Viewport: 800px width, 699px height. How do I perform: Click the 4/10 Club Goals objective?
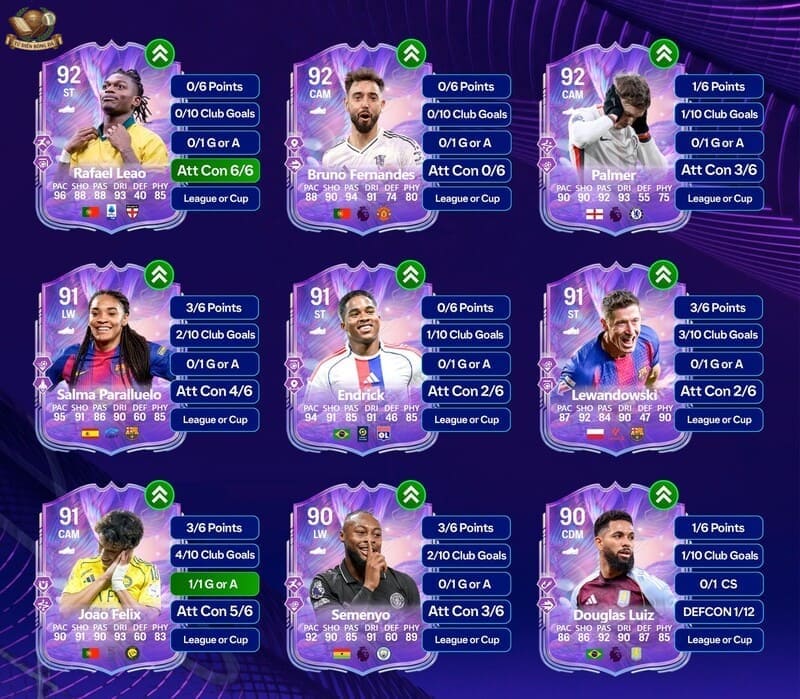(215, 555)
